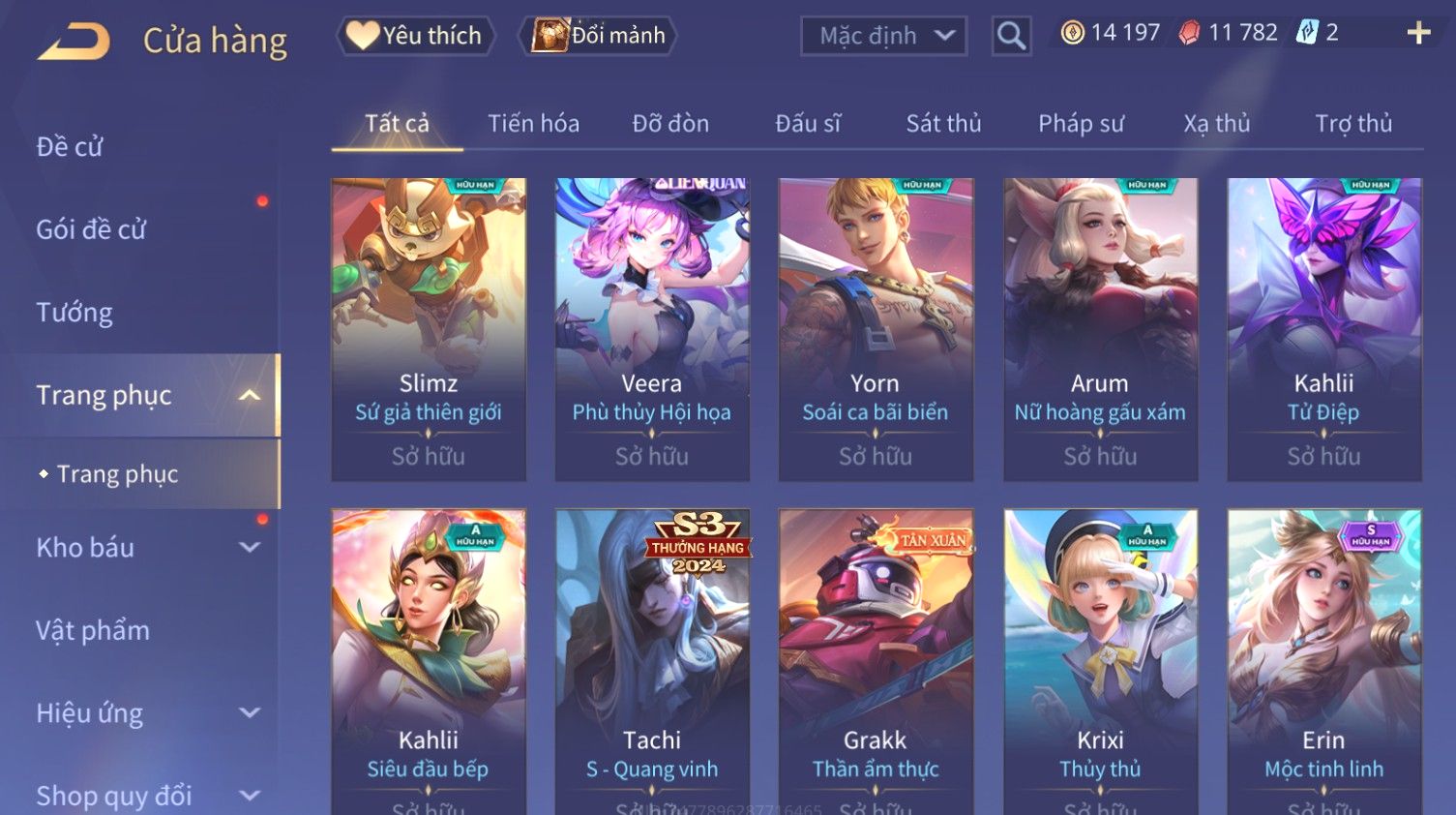Open the Tướng shop section

[x=74, y=313]
